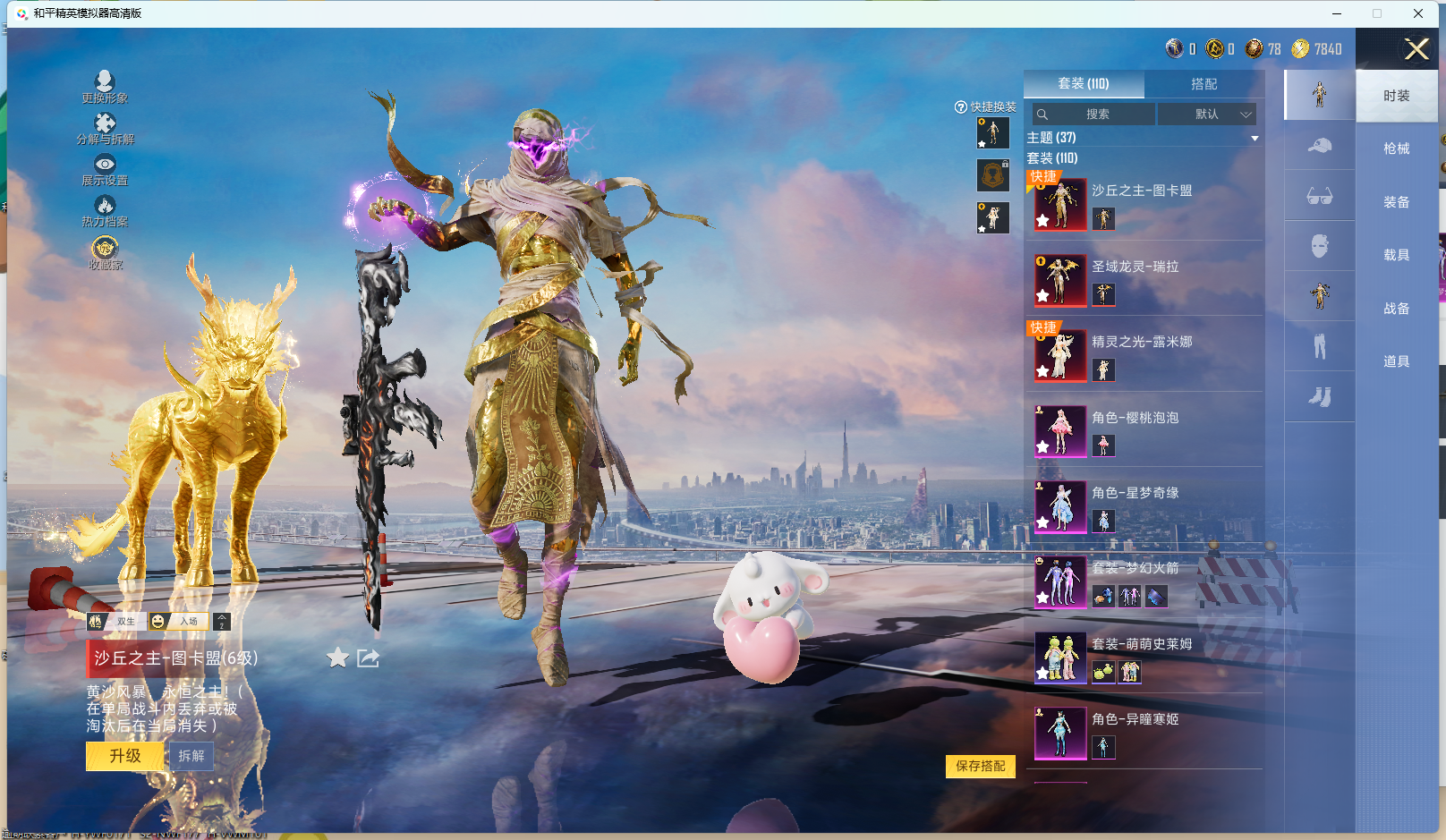Screen dimensions: 1446x840
Task: Minimize the emulator window
Action: (x=1337, y=13)
